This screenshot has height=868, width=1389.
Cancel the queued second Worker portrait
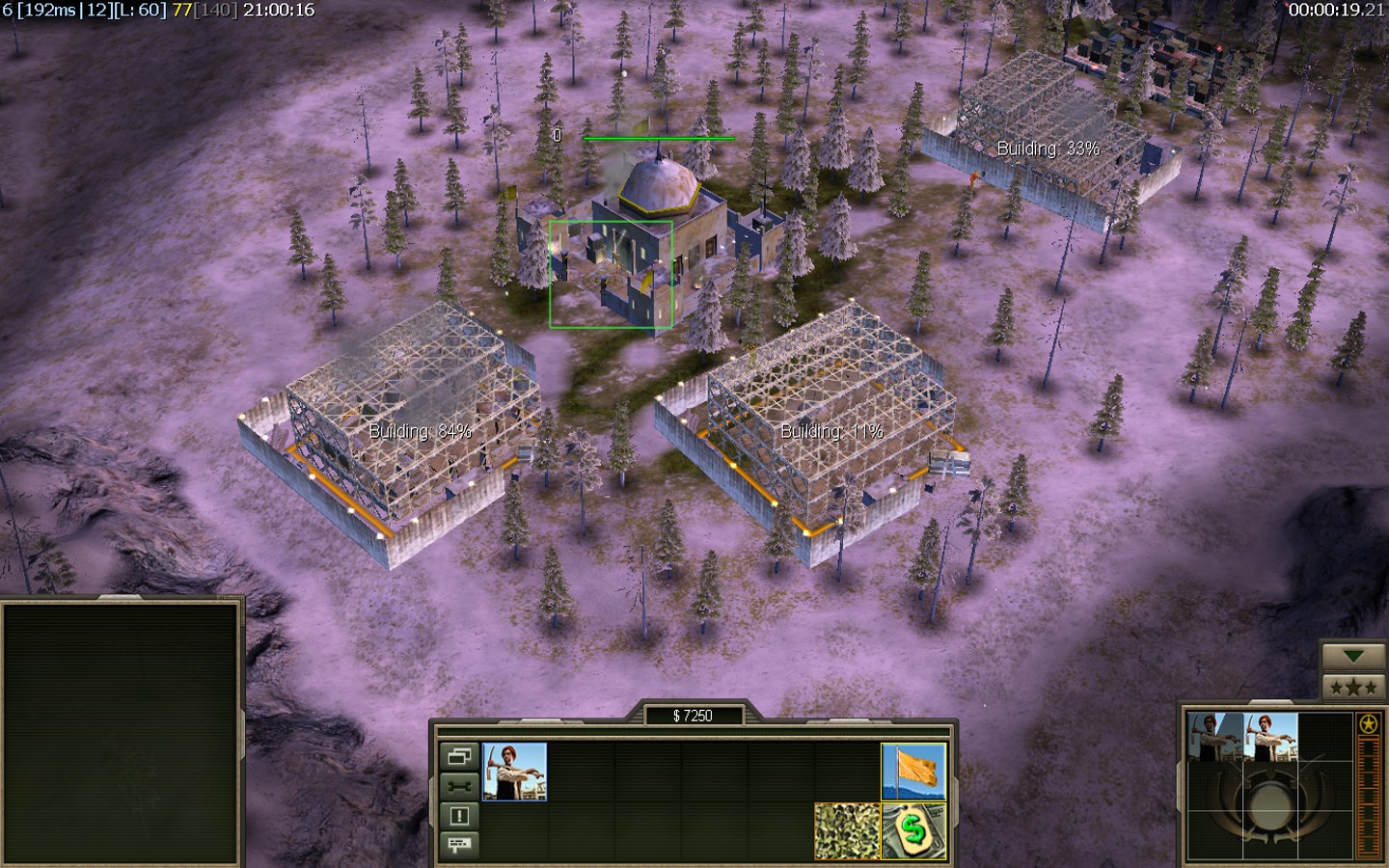(x=1270, y=737)
